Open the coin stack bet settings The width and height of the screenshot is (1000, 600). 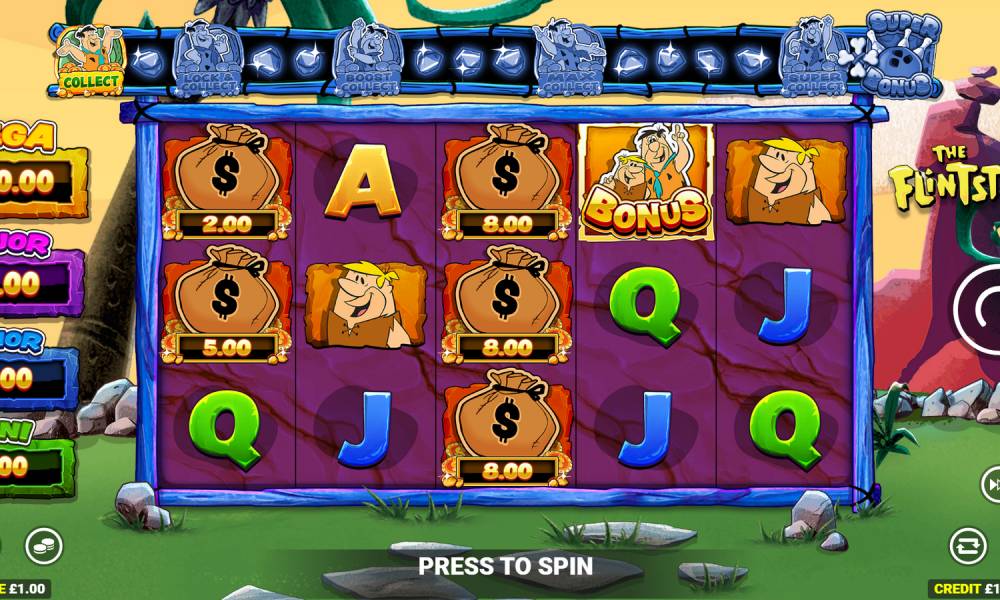coord(43,545)
